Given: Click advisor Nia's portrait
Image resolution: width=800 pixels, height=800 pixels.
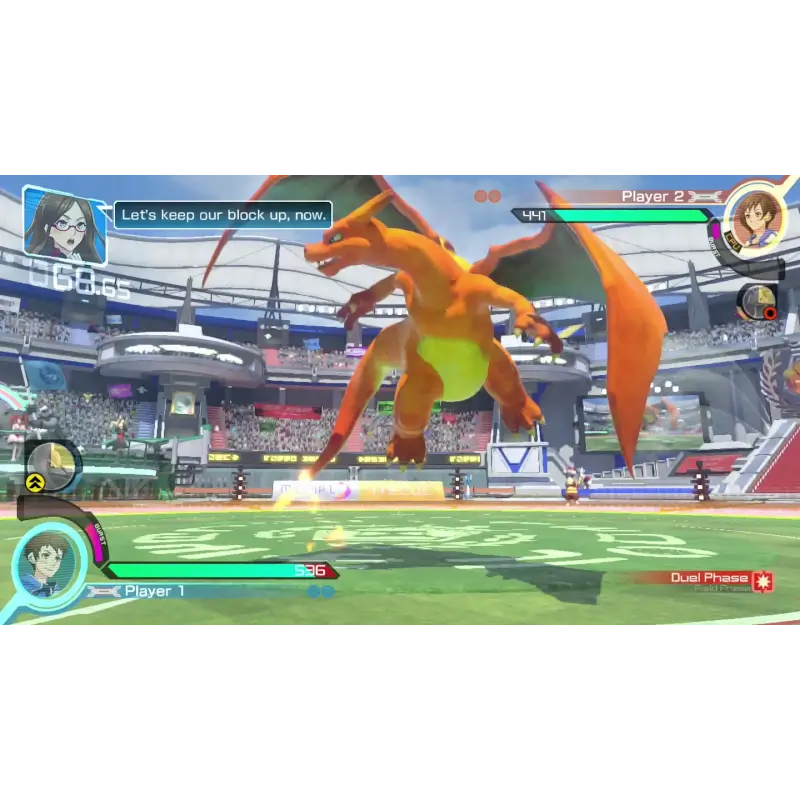Looking at the screenshot, I should [x=63, y=224].
